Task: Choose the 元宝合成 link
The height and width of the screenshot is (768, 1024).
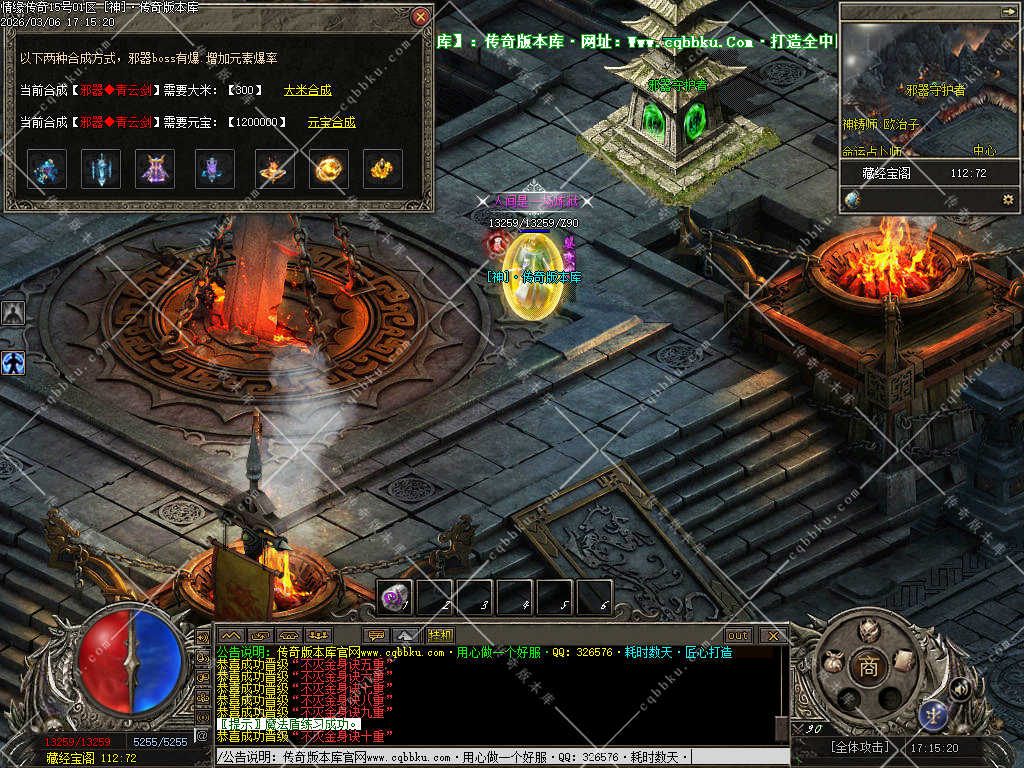Action: point(331,122)
